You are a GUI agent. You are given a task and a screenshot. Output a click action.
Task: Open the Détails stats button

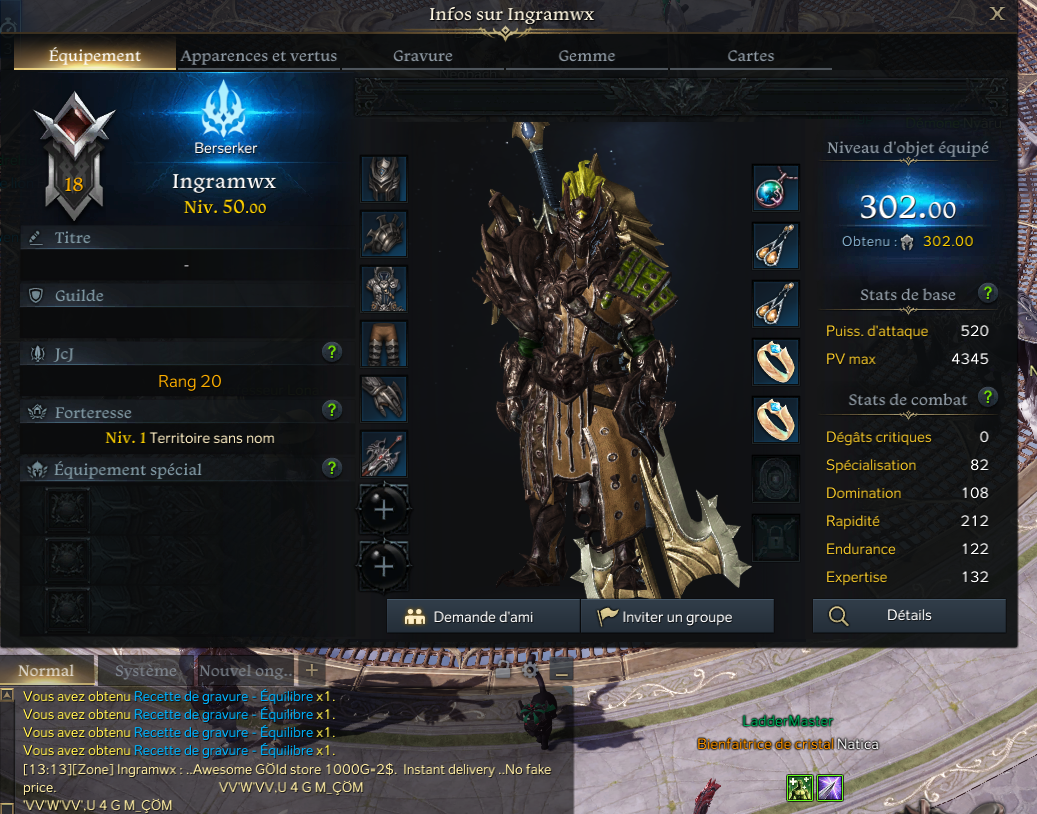point(909,616)
